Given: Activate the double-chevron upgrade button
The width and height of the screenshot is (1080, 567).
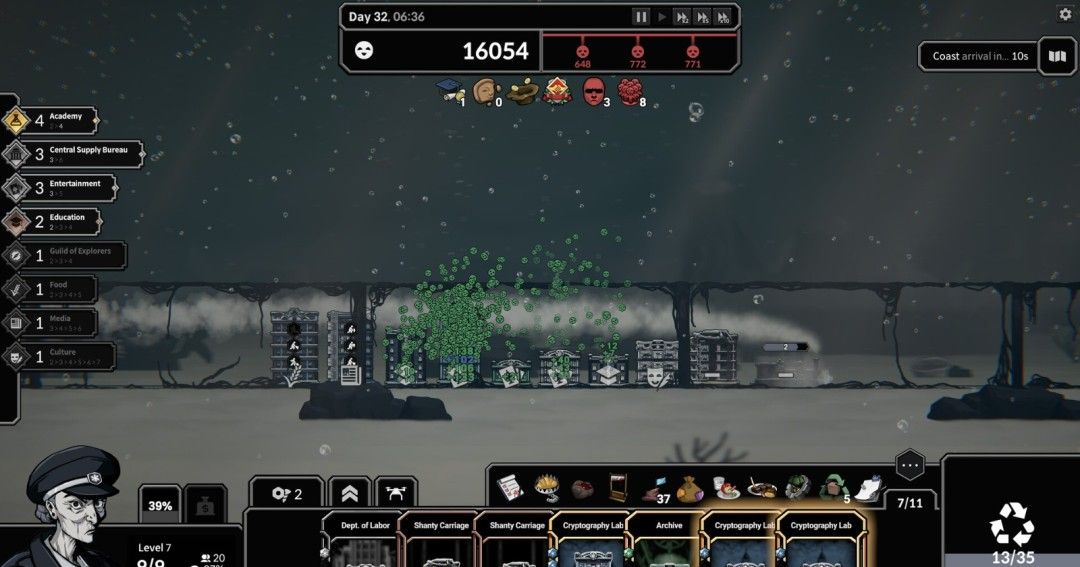Looking at the screenshot, I should pyautogui.click(x=348, y=493).
